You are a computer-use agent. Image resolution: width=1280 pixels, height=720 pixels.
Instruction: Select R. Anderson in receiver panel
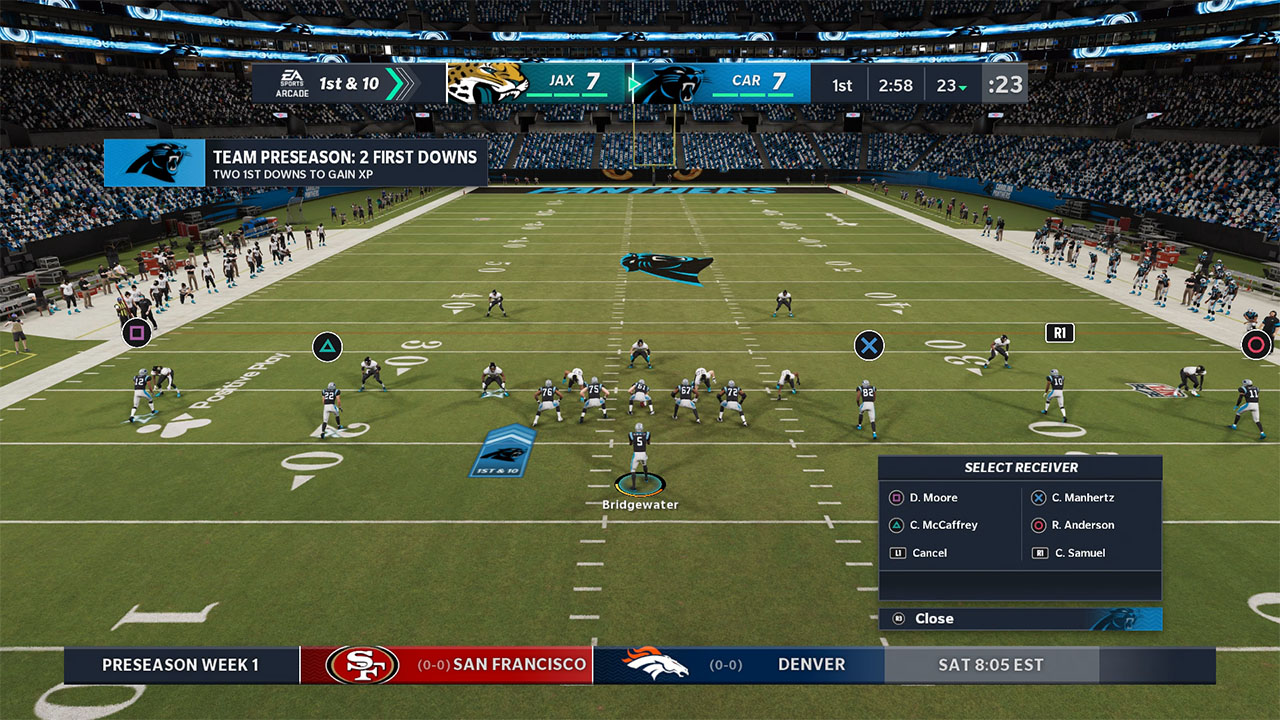click(x=1082, y=525)
